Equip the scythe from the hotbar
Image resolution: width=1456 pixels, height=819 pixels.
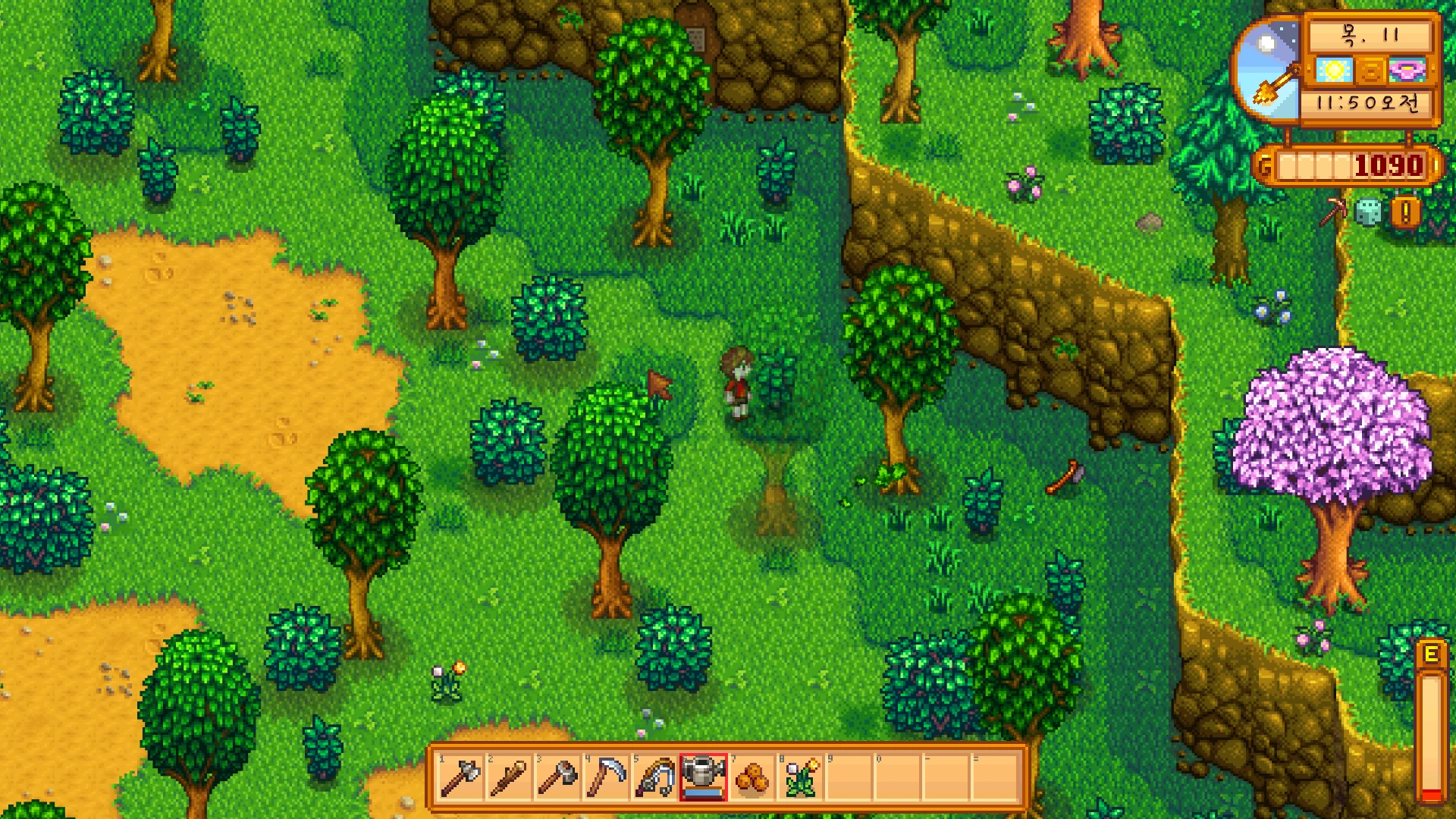[x=606, y=777]
